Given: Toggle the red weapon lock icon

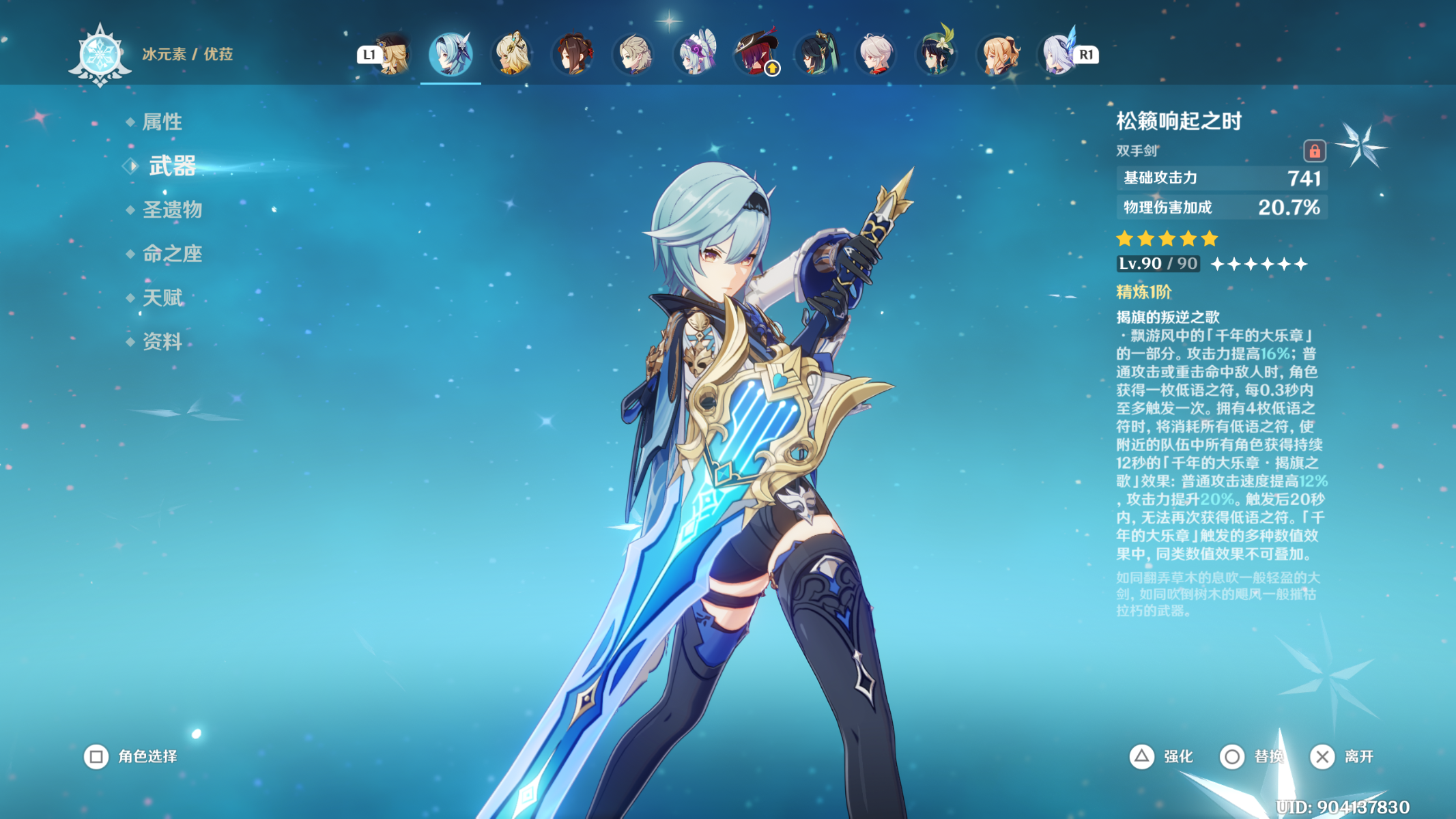Looking at the screenshot, I should pos(1314,151).
